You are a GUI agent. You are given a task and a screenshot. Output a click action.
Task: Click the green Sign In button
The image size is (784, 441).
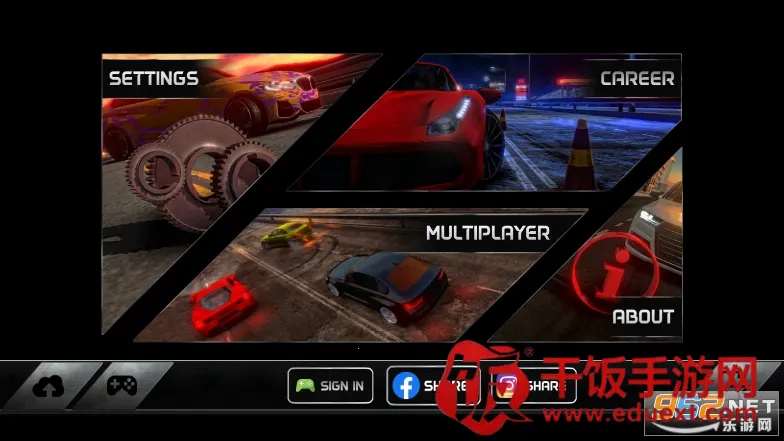point(331,385)
